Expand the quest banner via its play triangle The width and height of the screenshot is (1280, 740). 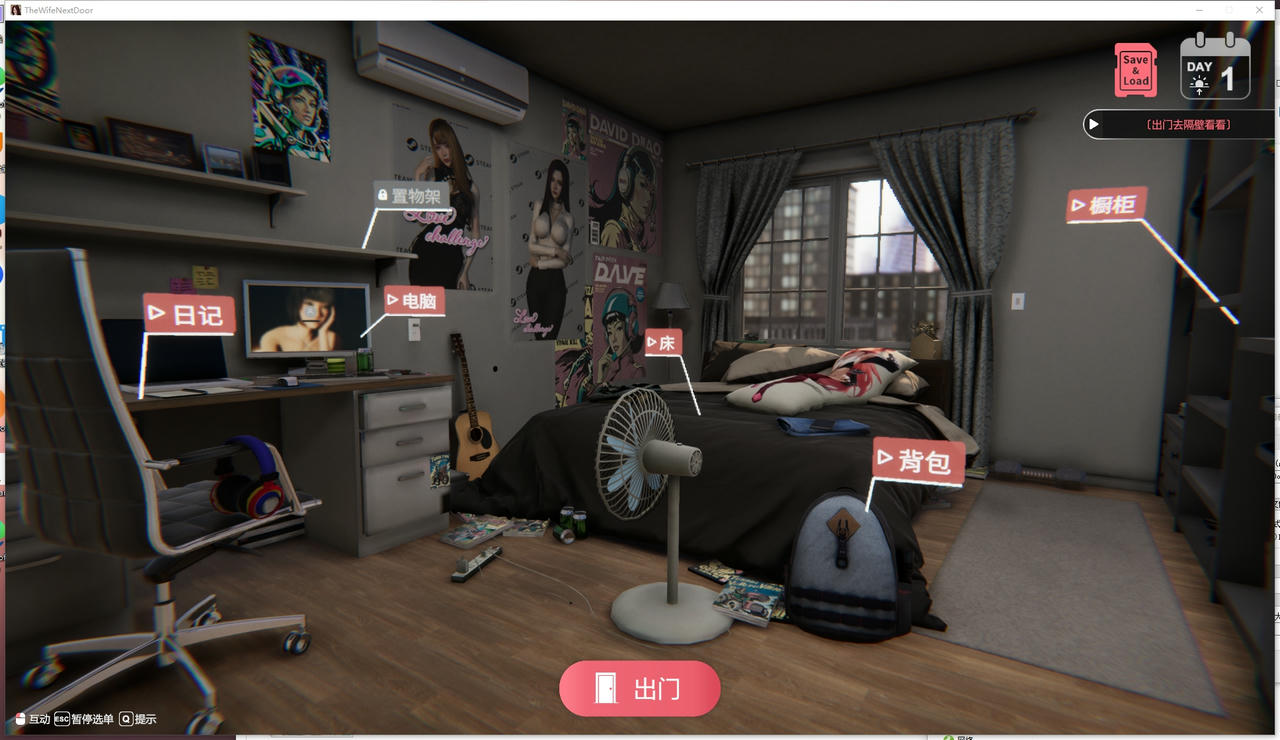pyautogui.click(x=1093, y=123)
